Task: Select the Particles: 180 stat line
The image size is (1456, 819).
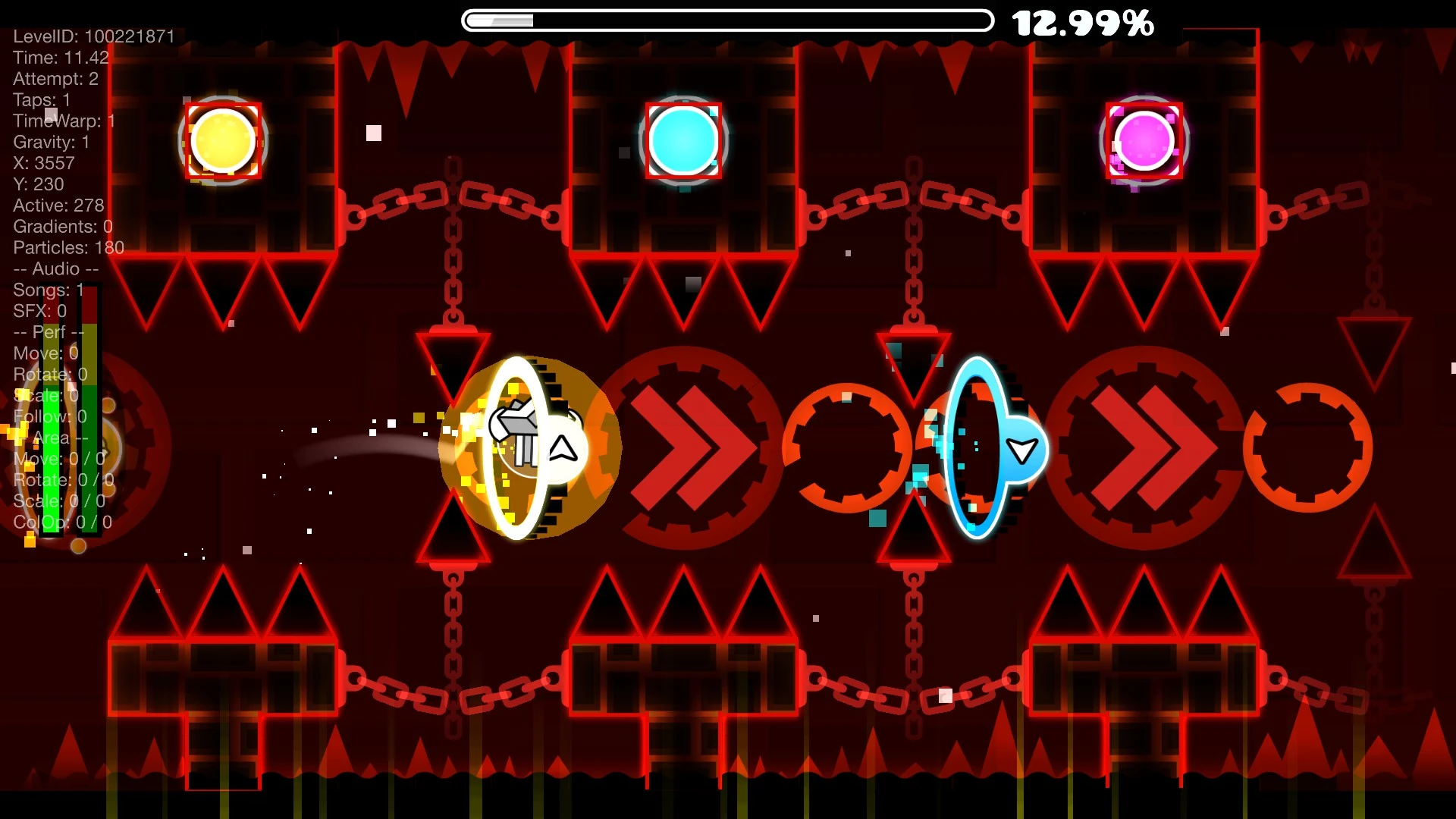Action: 68,247
